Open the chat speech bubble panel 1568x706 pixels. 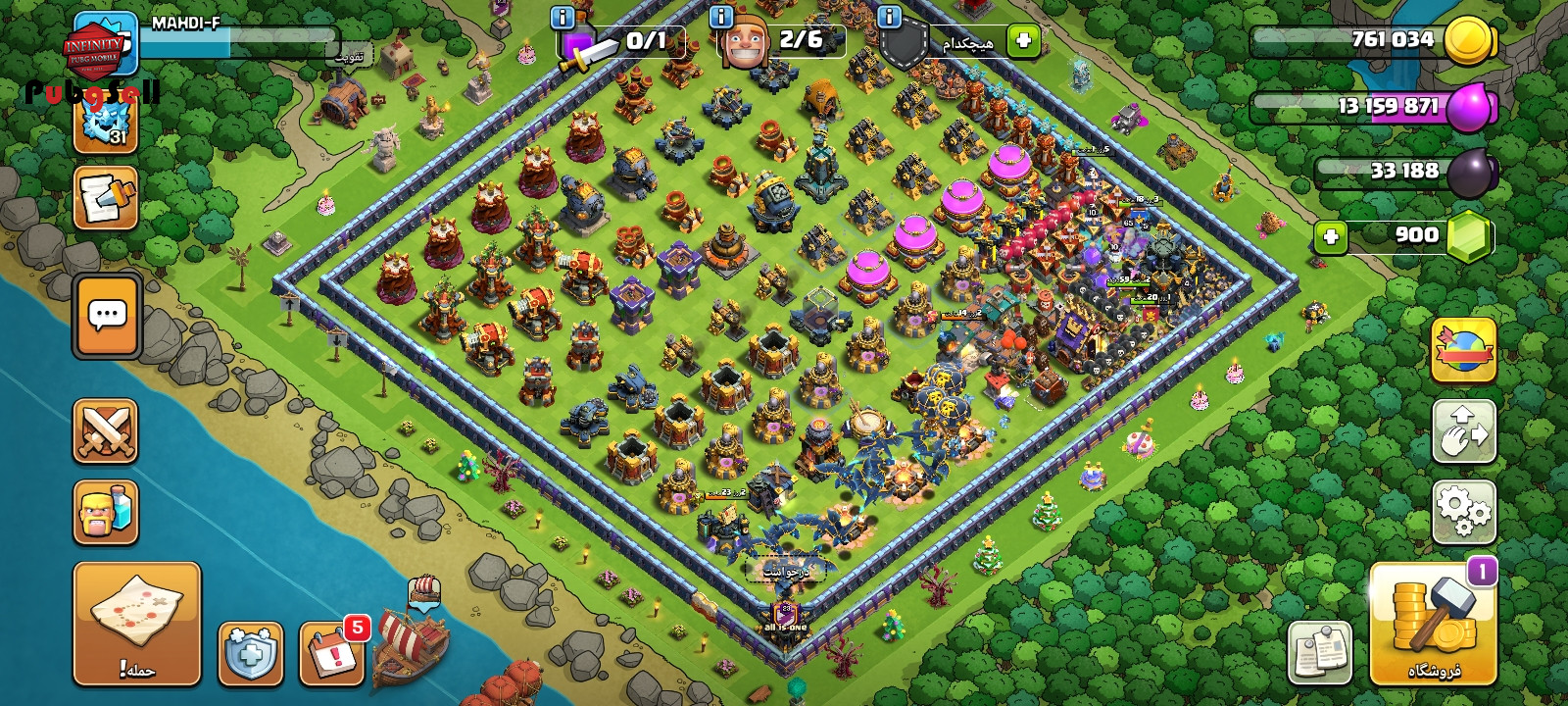pos(107,316)
